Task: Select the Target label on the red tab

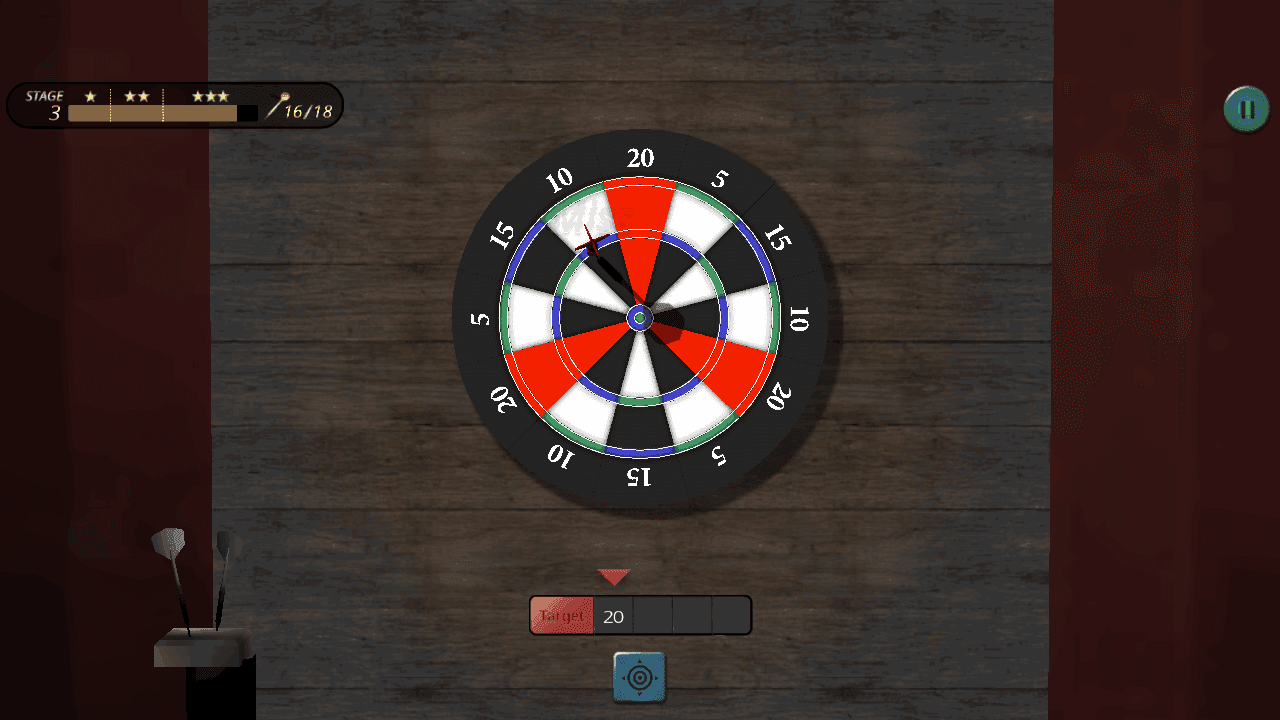Action: (x=560, y=615)
